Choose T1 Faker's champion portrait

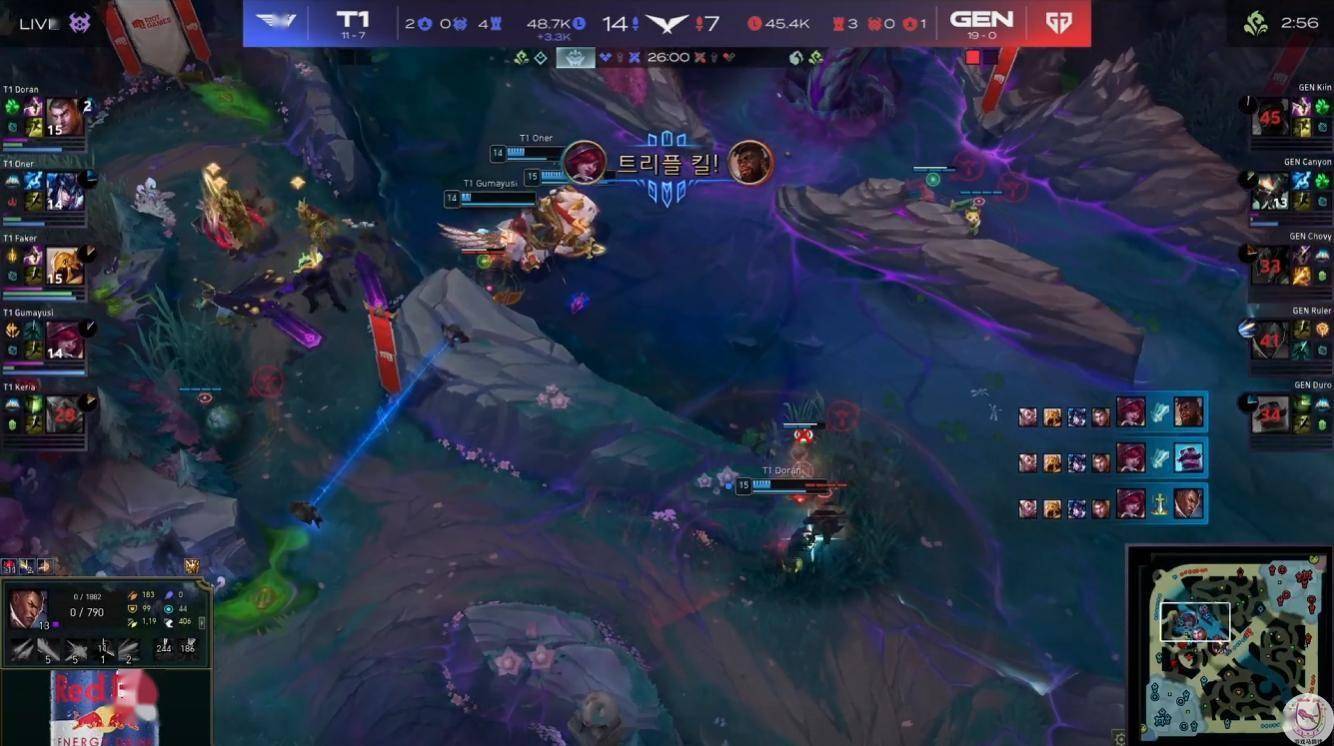(x=64, y=265)
